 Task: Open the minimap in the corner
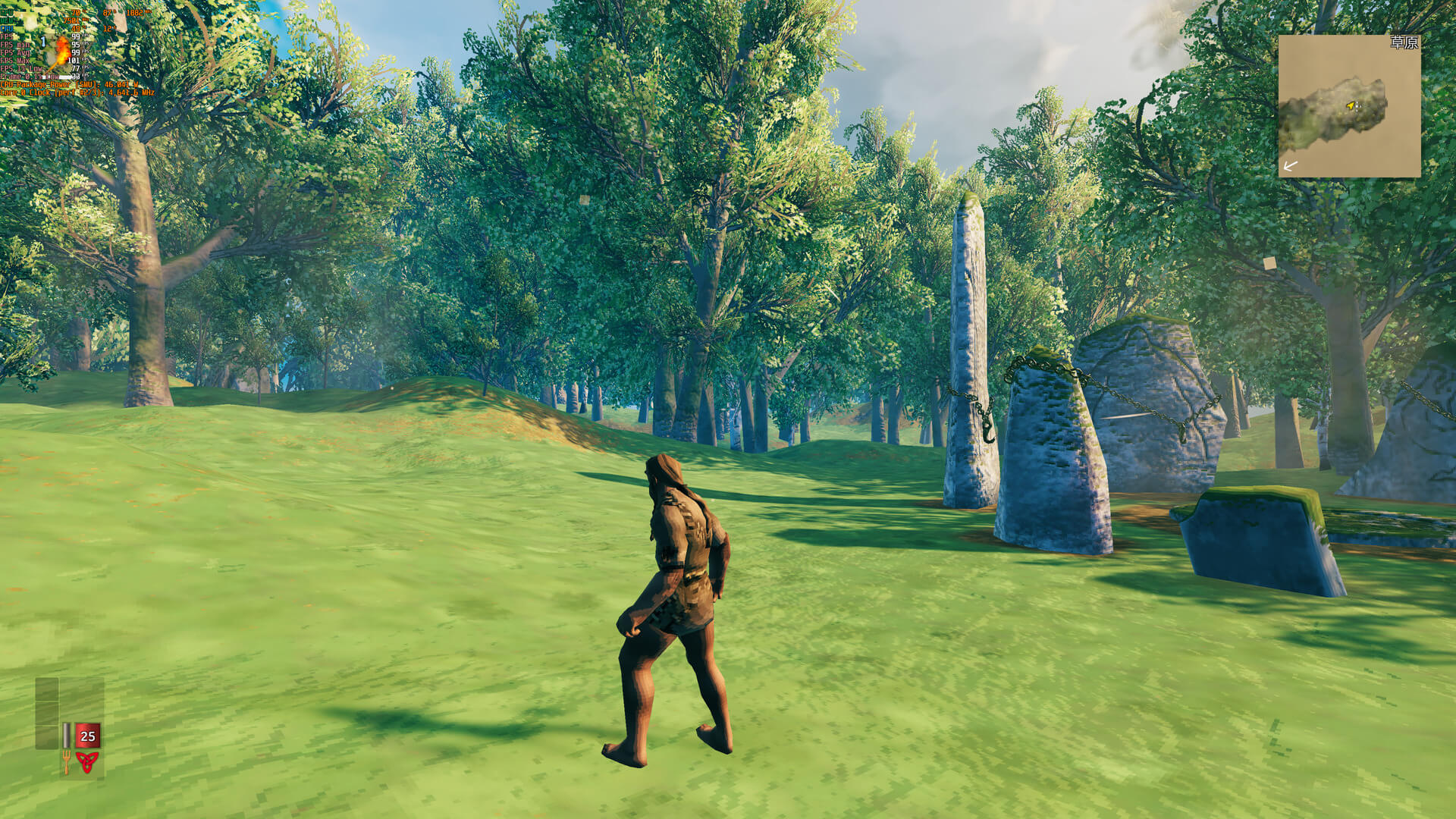point(1349,106)
